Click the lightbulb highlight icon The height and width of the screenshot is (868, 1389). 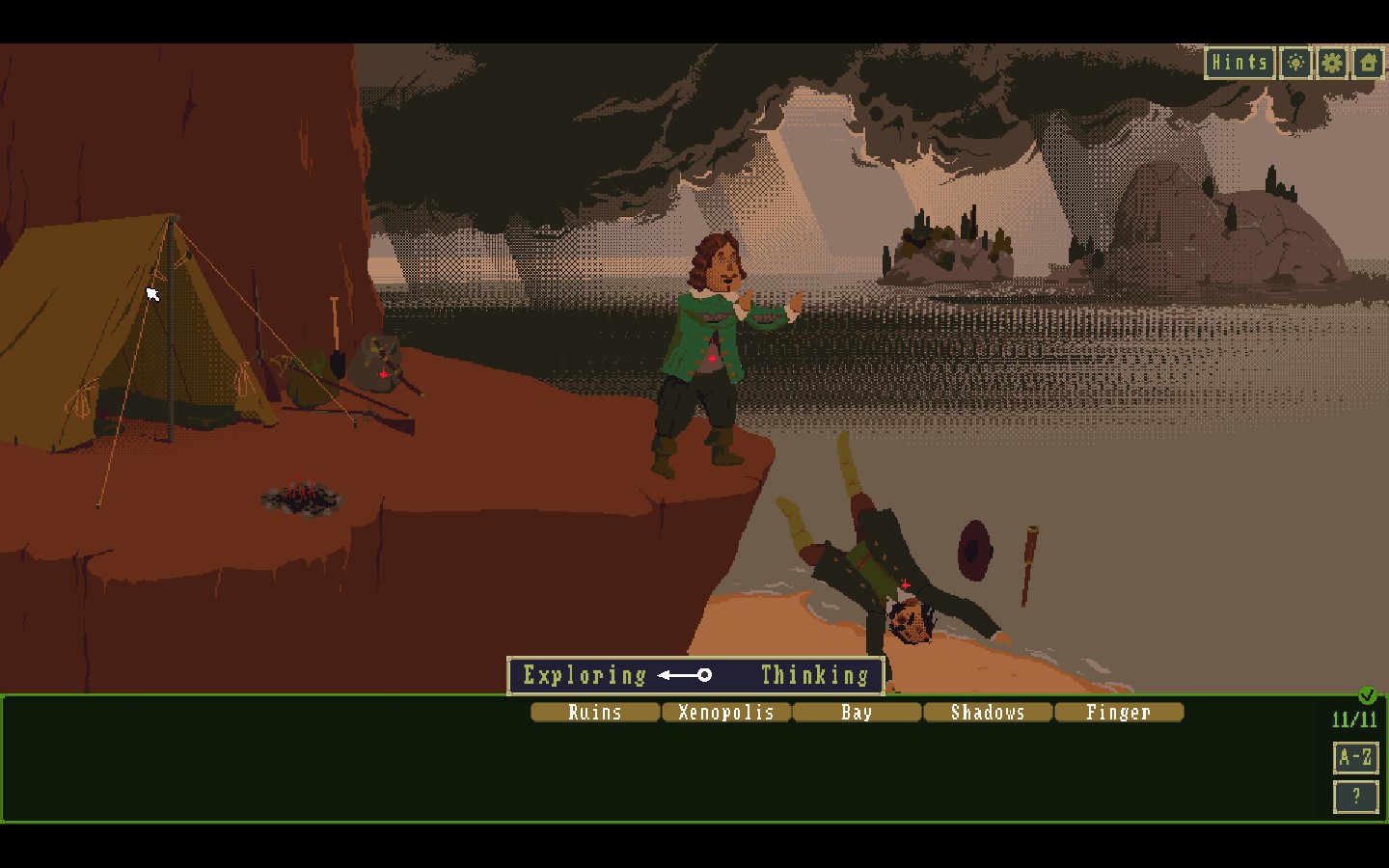pos(1296,63)
